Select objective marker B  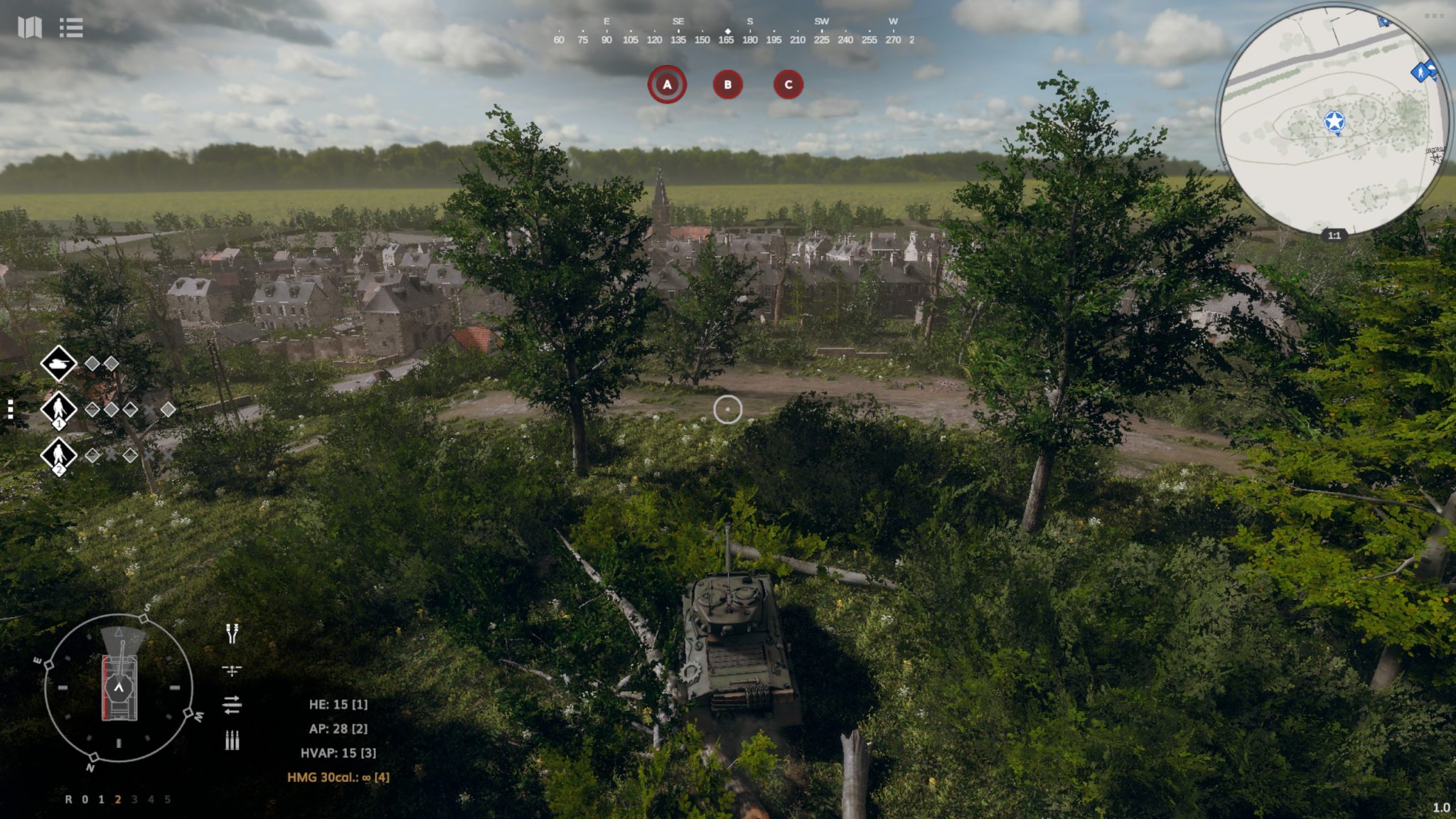tap(727, 85)
